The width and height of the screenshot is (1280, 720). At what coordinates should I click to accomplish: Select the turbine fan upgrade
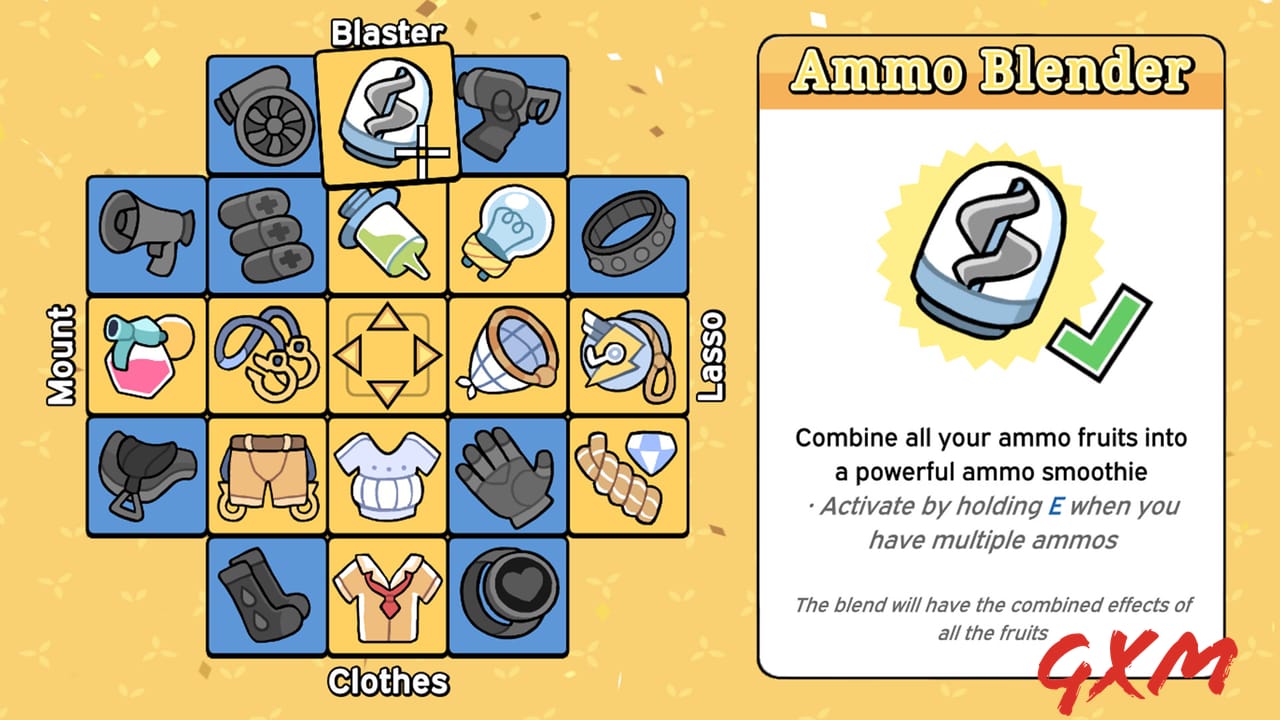pyautogui.click(x=266, y=115)
